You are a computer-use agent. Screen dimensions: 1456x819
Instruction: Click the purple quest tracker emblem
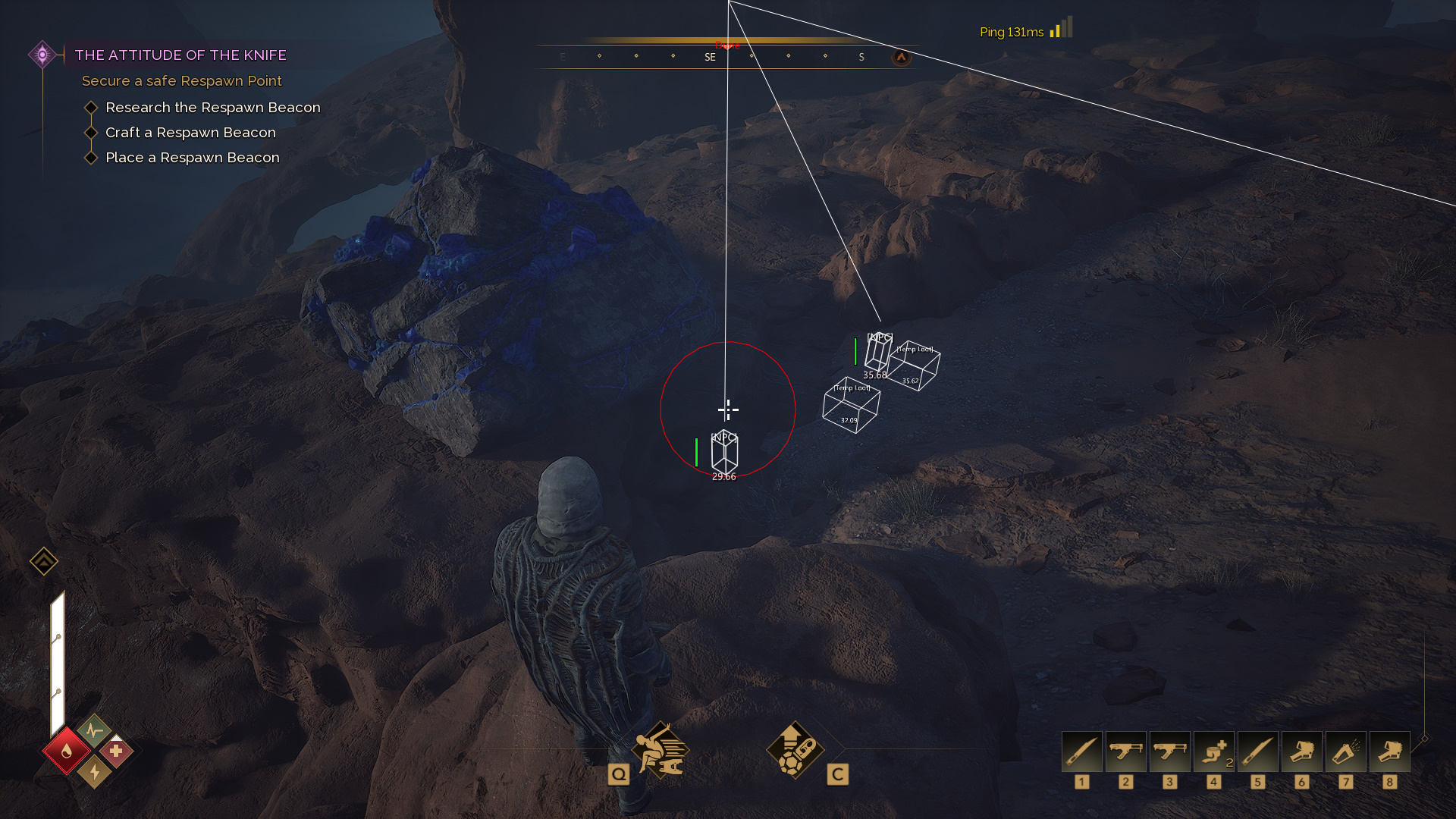pos(42,55)
